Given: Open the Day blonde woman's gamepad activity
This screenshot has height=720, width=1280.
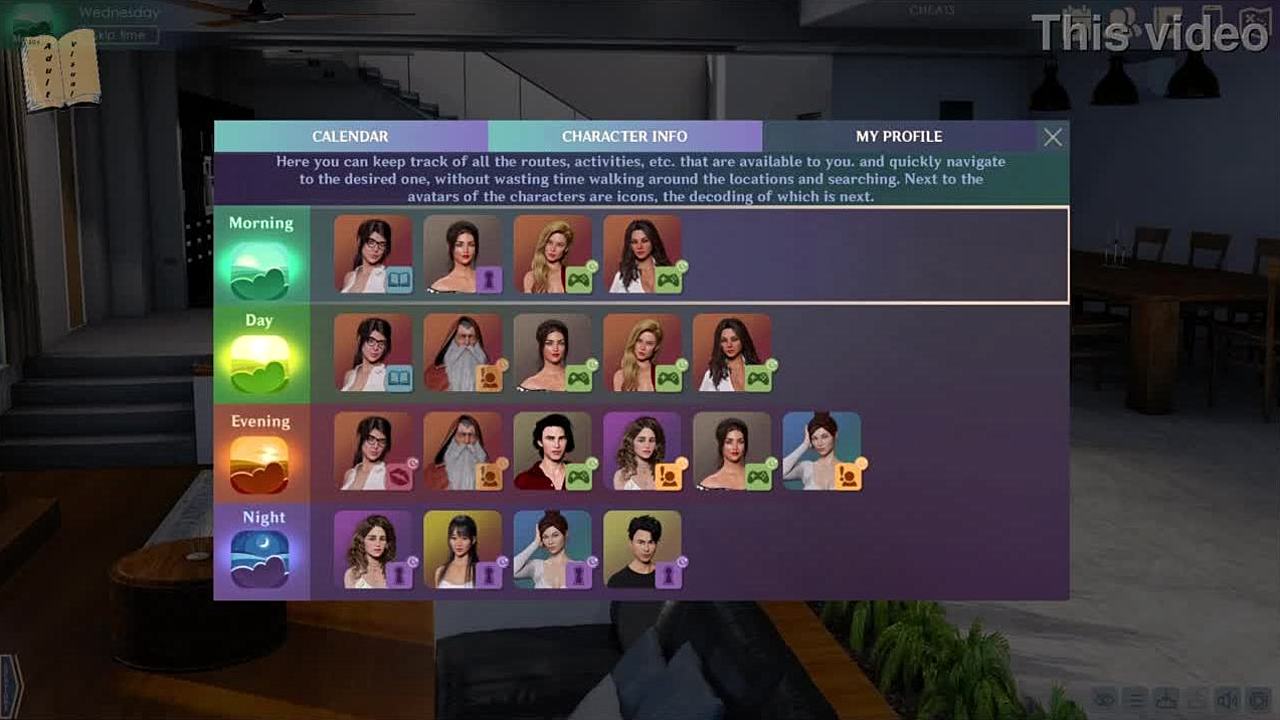Looking at the screenshot, I should [643, 352].
